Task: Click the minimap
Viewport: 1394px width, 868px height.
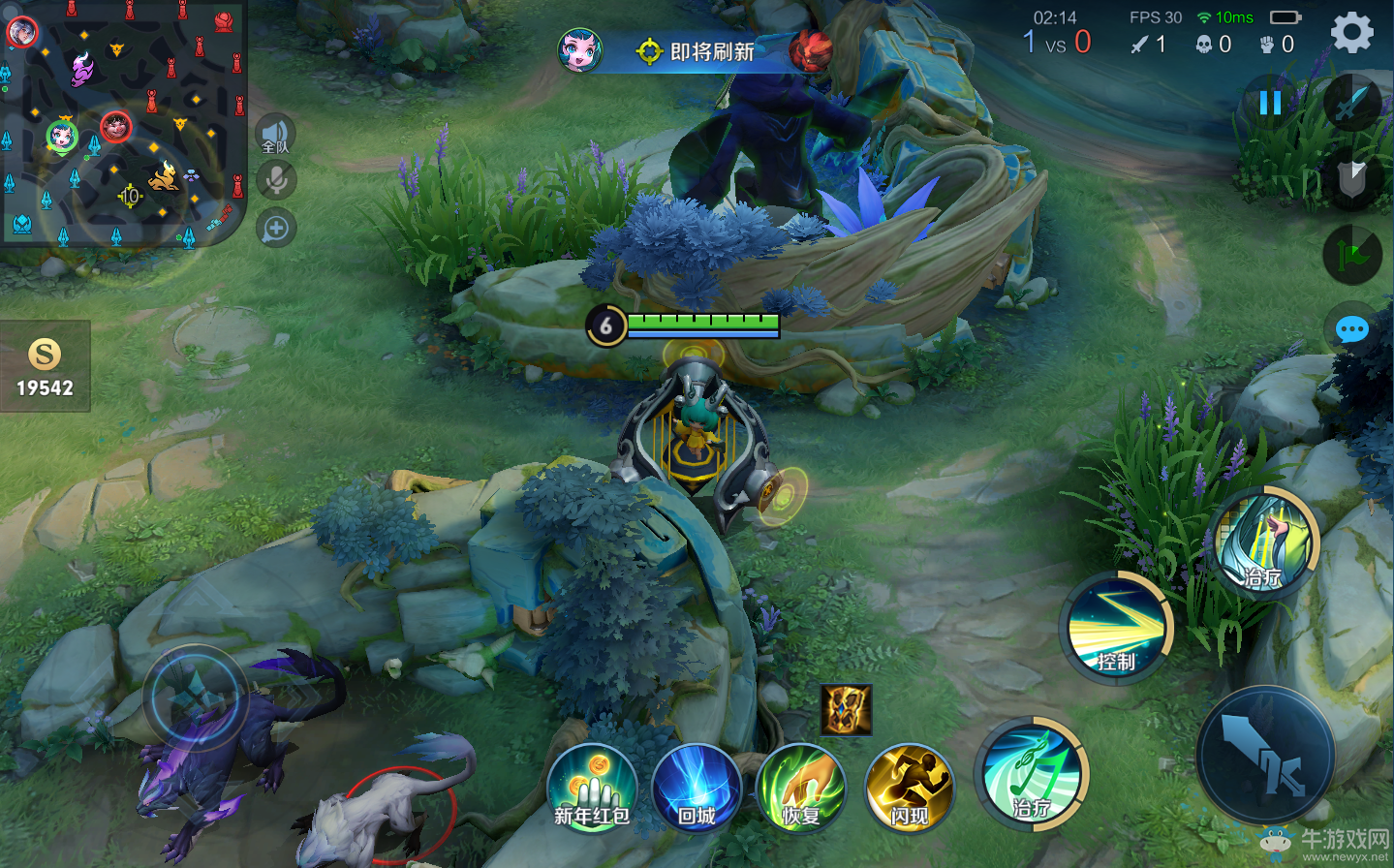Action: click(x=123, y=122)
